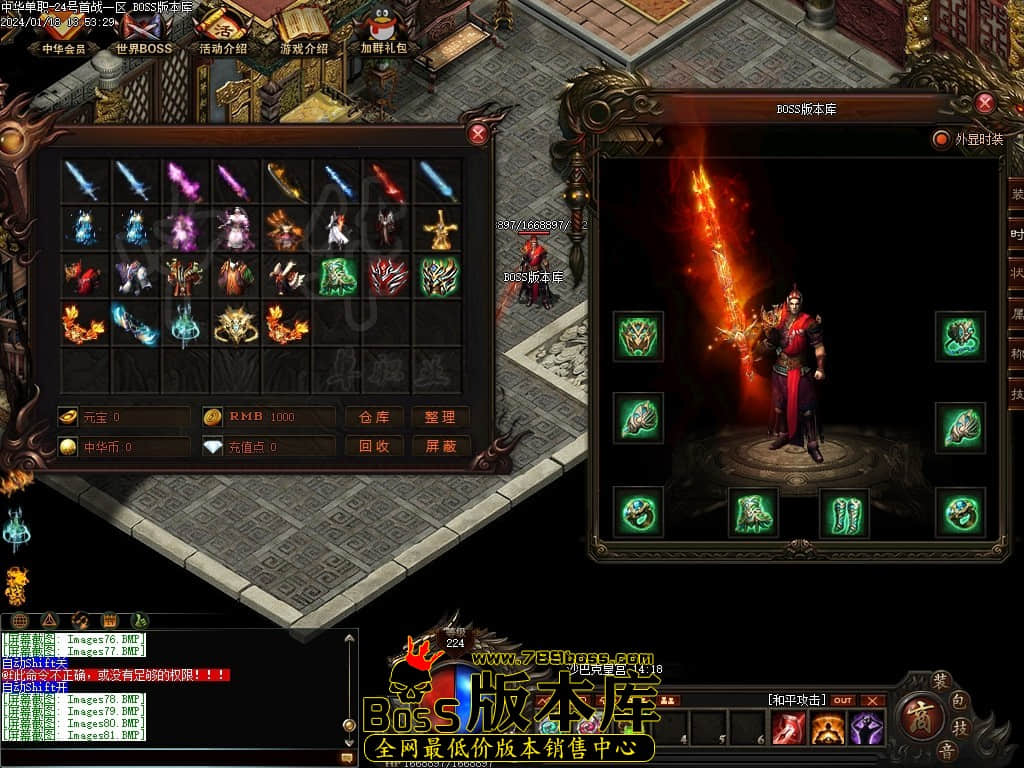This screenshot has height=768, width=1024.
Task: Open the 商 shop round button
Action: (917, 716)
